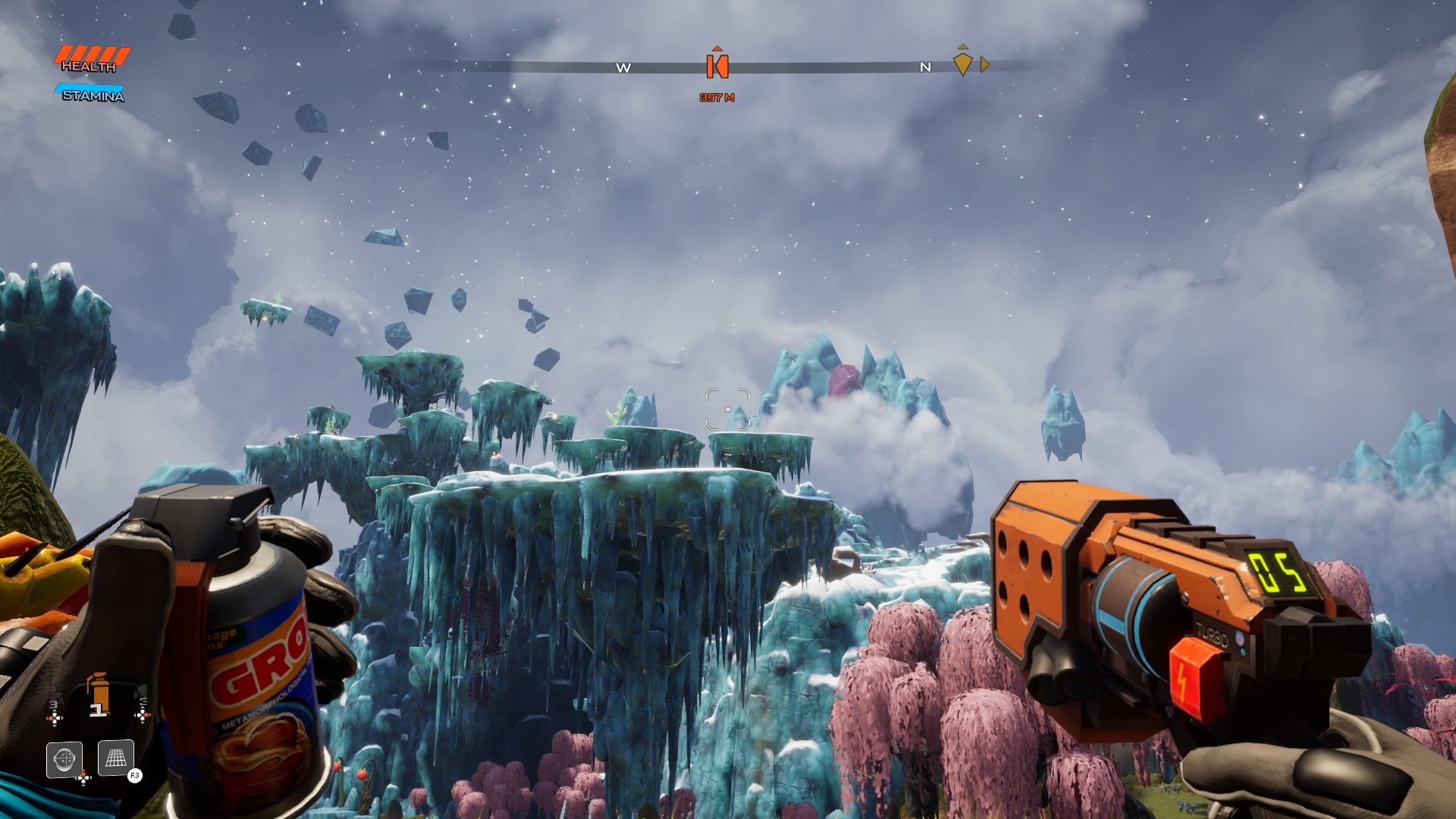Click the perspective grid icon
1456x819 pixels.
coord(116,758)
